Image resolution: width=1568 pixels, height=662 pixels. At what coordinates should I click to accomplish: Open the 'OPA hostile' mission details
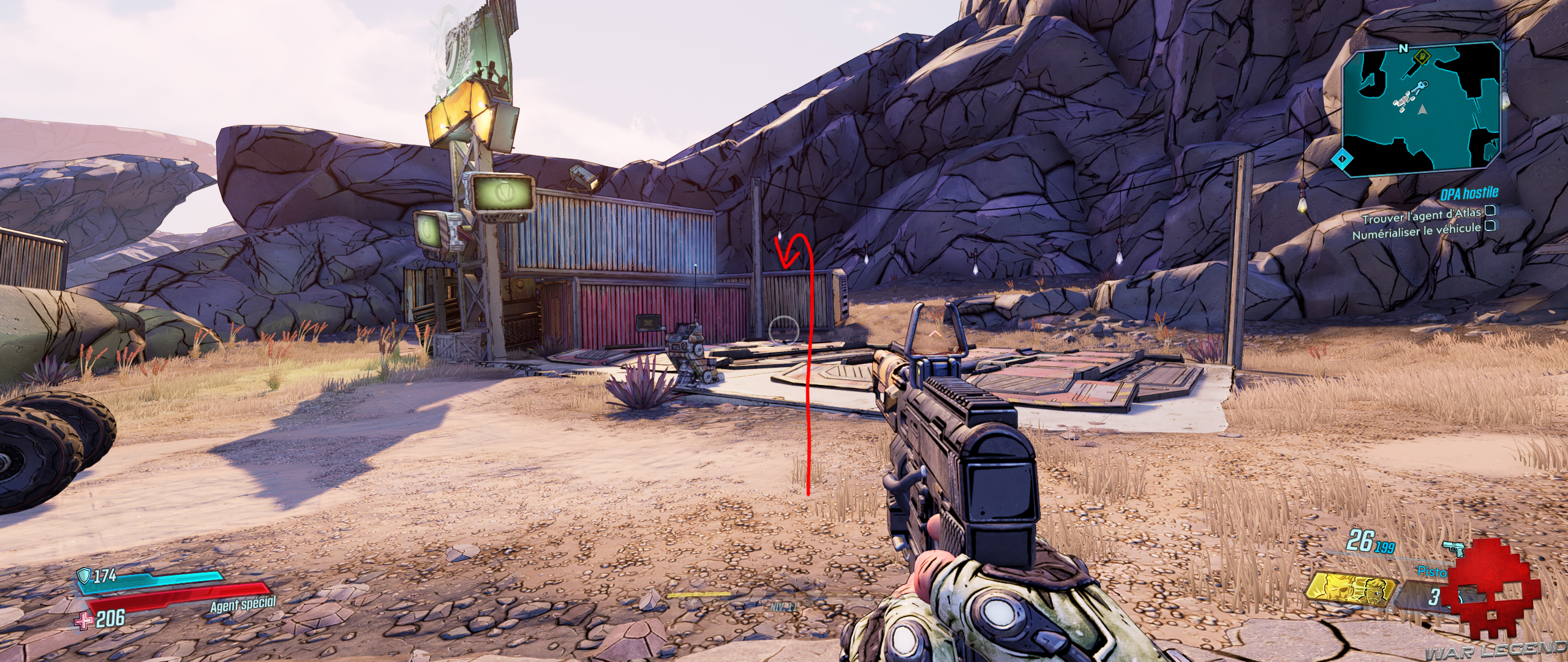pos(1469,192)
